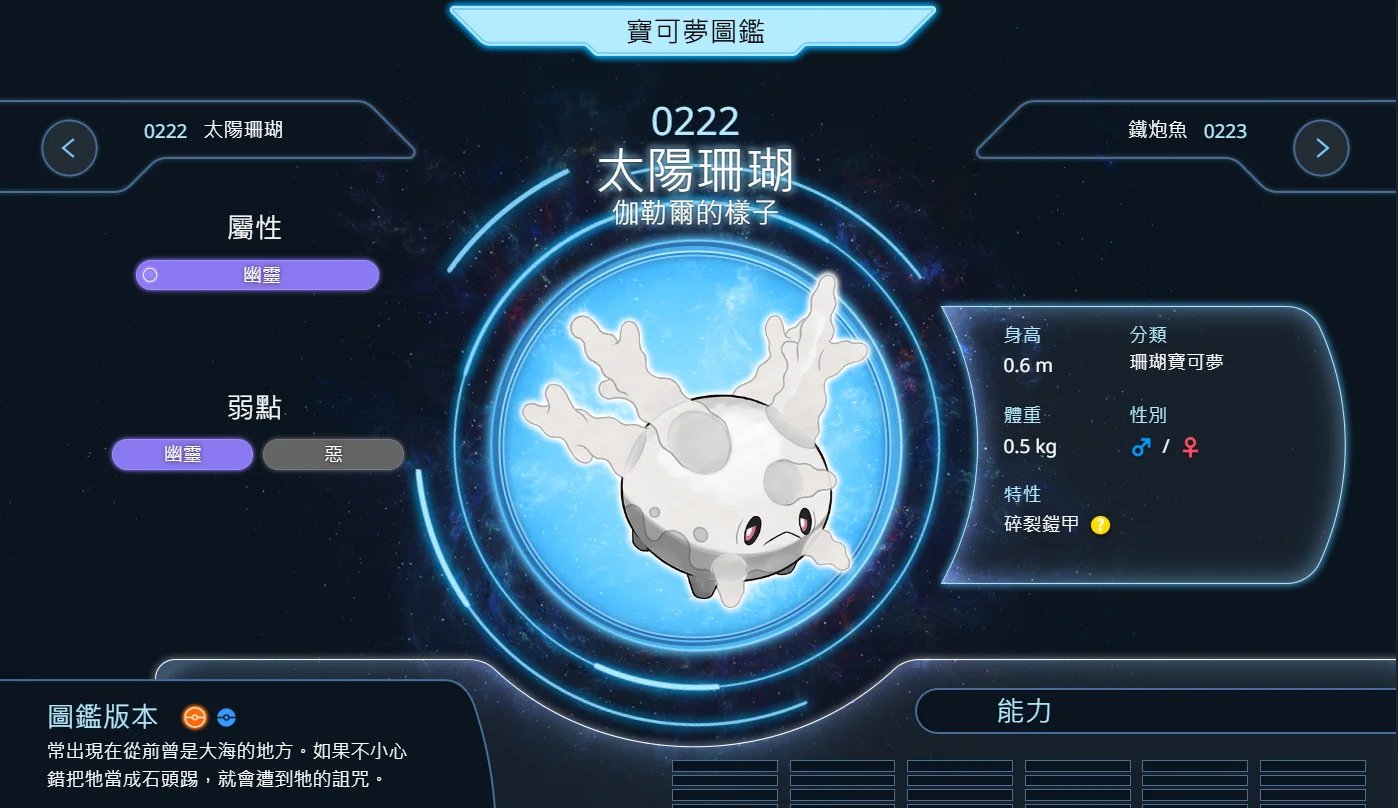Switch to the orange Poké Ball Pokédex version
Viewport: 1398px width, 808px height.
tap(194, 717)
